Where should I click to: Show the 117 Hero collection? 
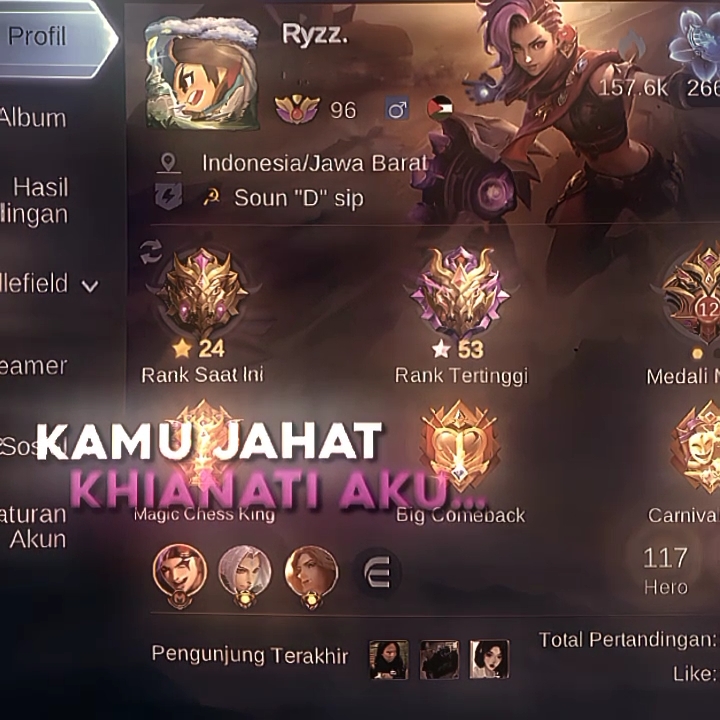[666, 568]
